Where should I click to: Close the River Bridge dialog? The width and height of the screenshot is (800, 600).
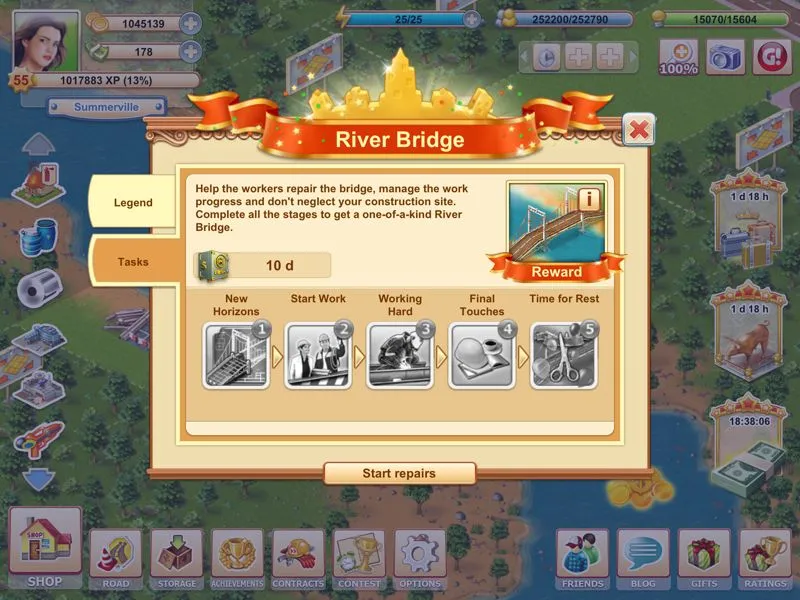click(638, 129)
